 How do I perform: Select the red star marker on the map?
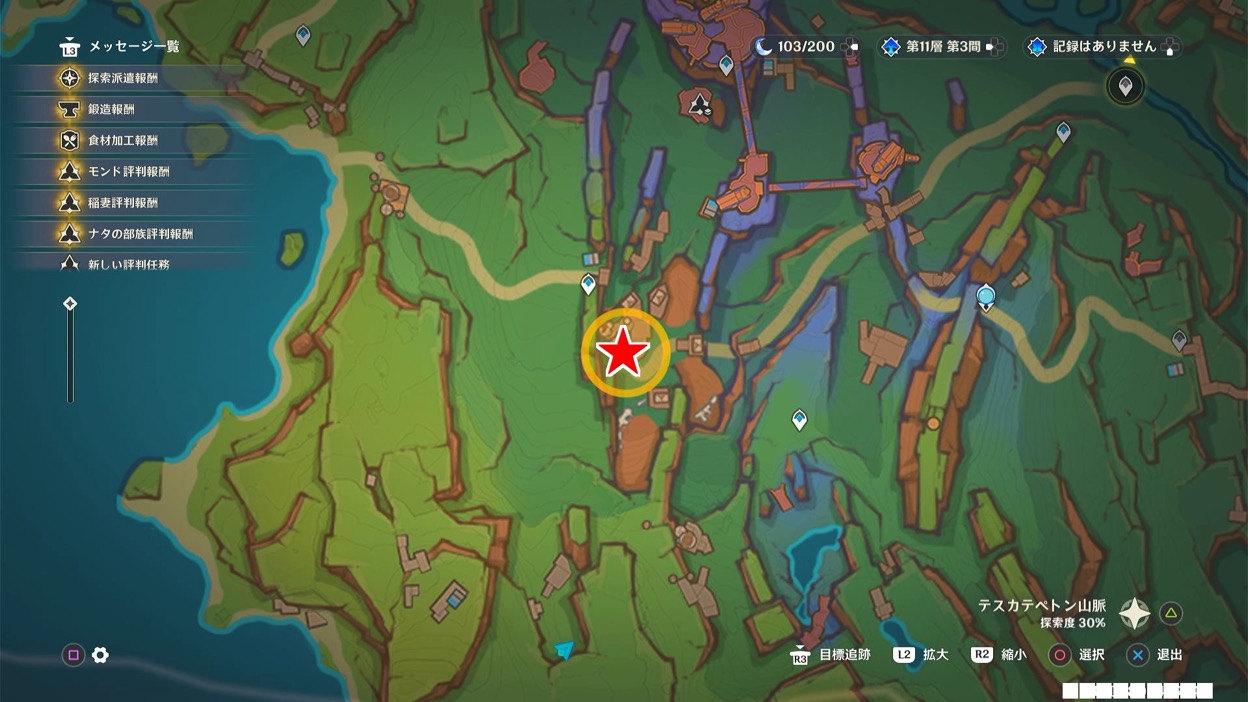624,352
